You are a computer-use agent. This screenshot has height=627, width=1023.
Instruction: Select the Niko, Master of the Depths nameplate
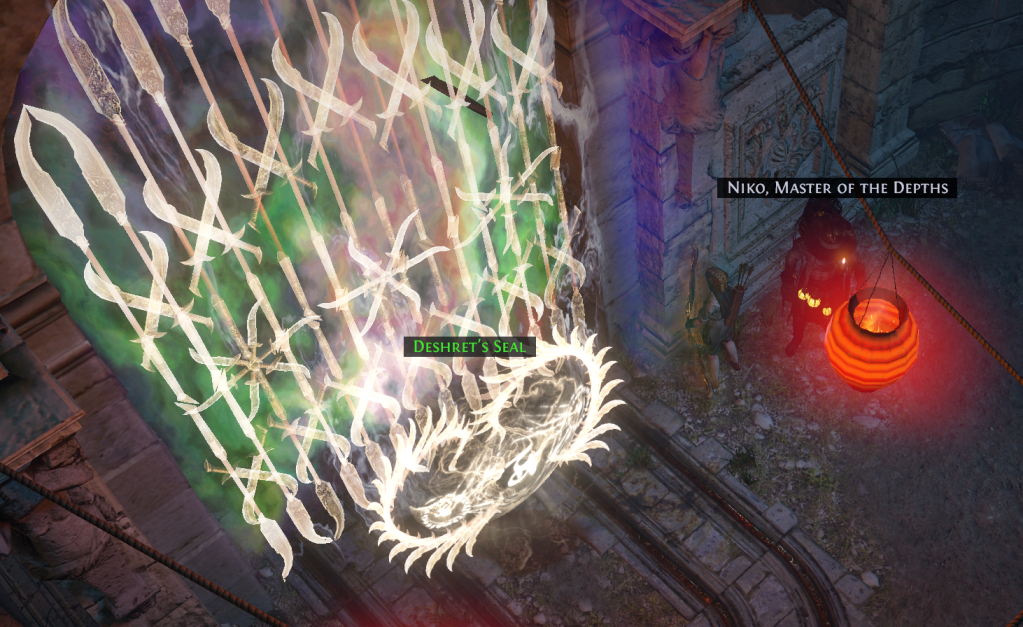(x=835, y=187)
